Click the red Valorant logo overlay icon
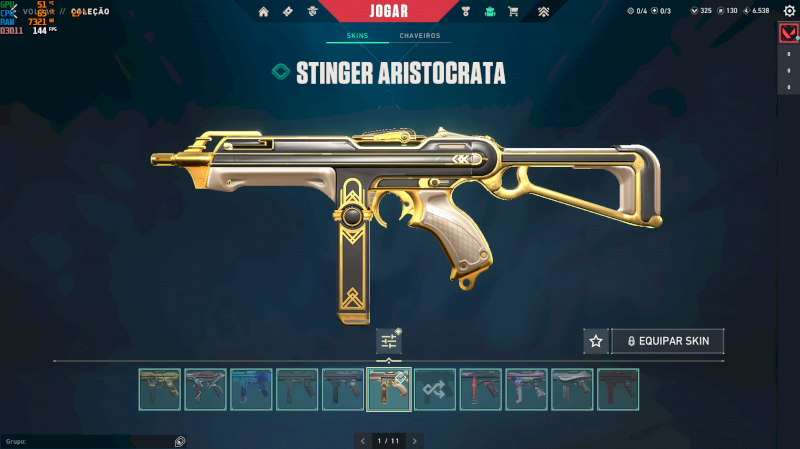The image size is (800, 449). click(788, 35)
